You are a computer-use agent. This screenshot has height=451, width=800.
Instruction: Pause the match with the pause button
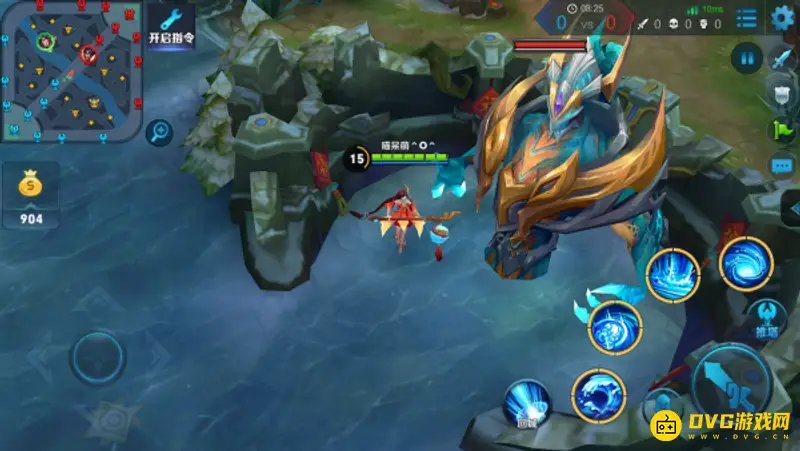coord(746,57)
